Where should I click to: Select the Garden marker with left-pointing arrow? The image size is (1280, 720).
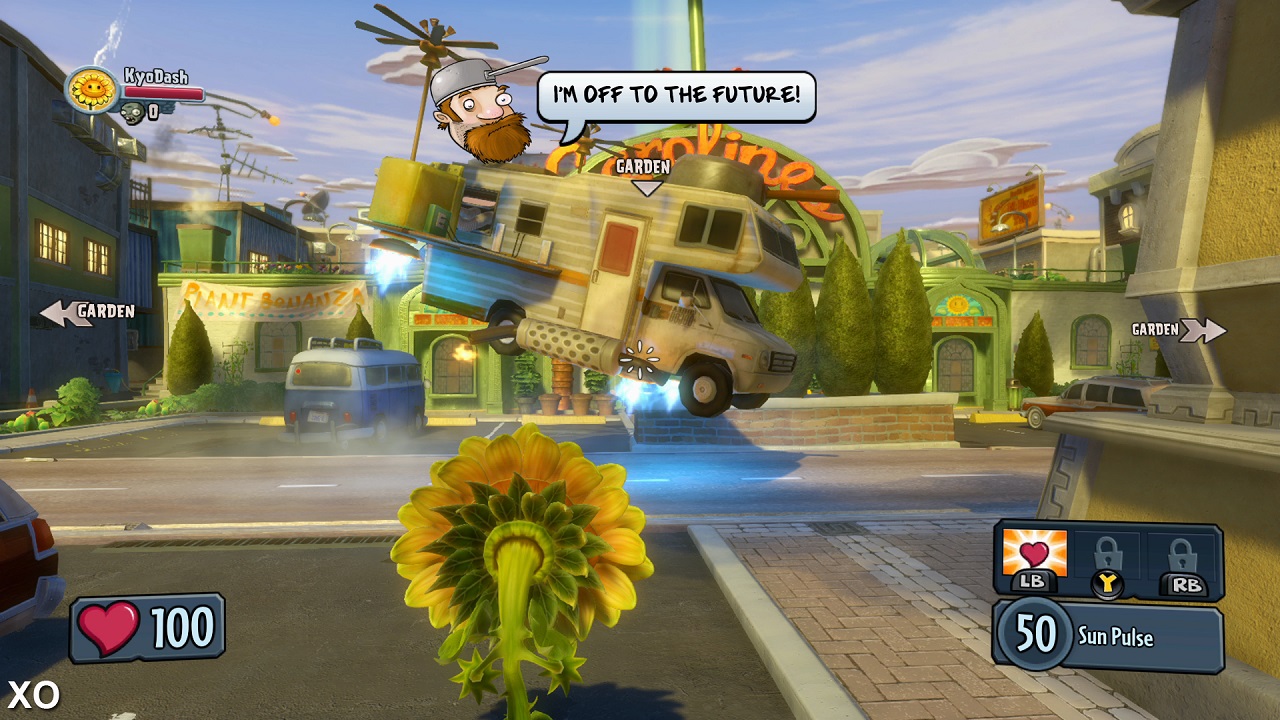(x=88, y=312)
